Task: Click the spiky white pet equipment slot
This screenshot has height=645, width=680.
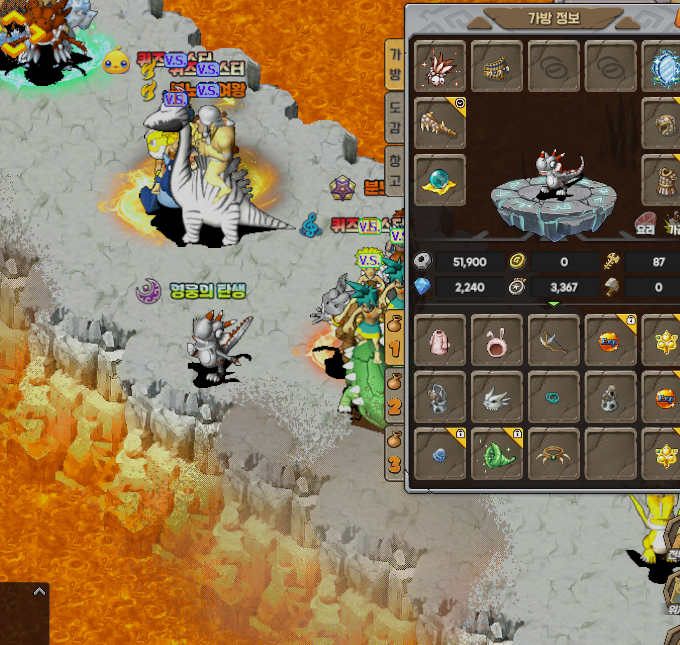Action: pyautogui.click(x=440, y=67)
